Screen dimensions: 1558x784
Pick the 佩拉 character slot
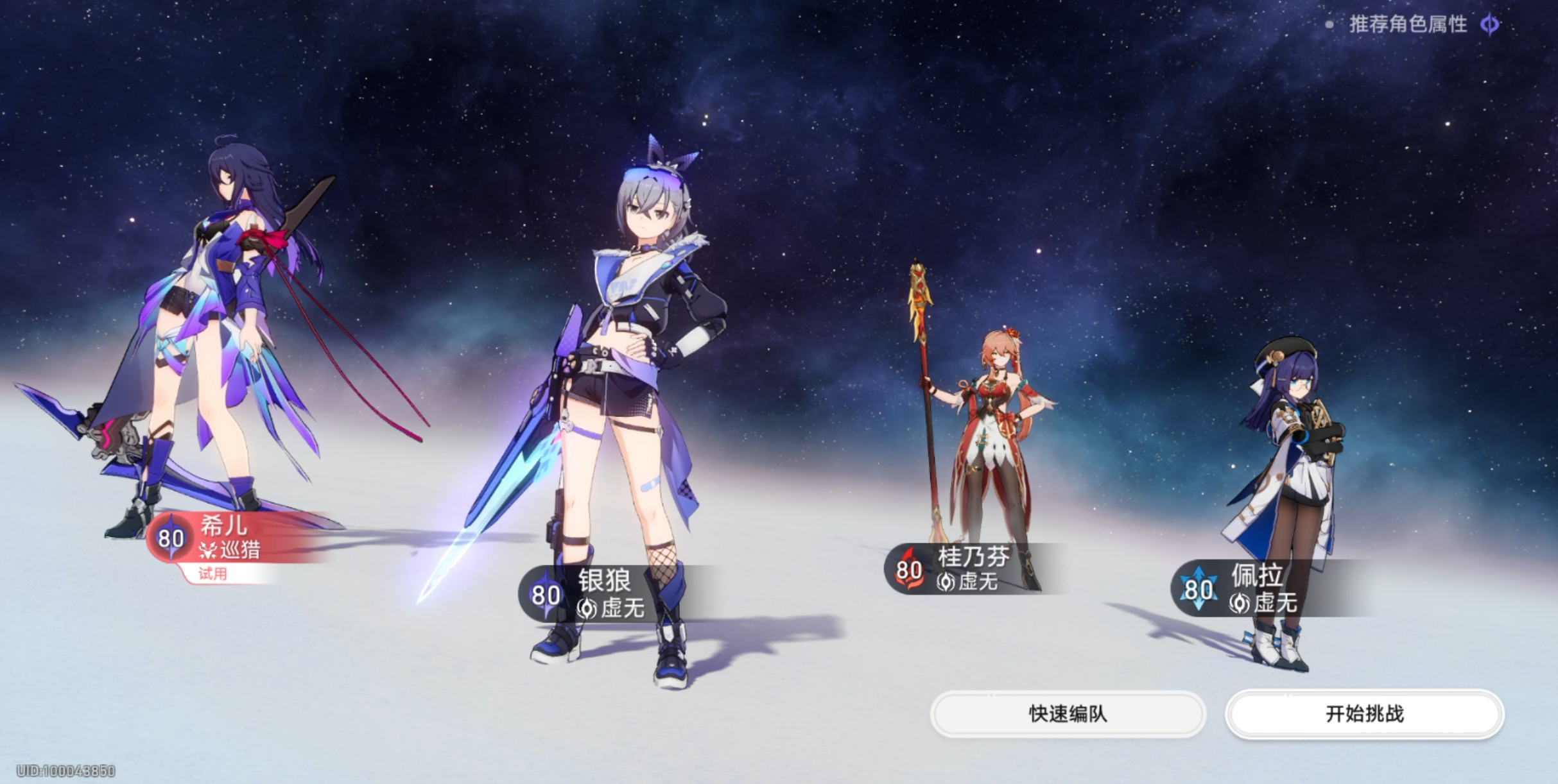pos(1255,588)
